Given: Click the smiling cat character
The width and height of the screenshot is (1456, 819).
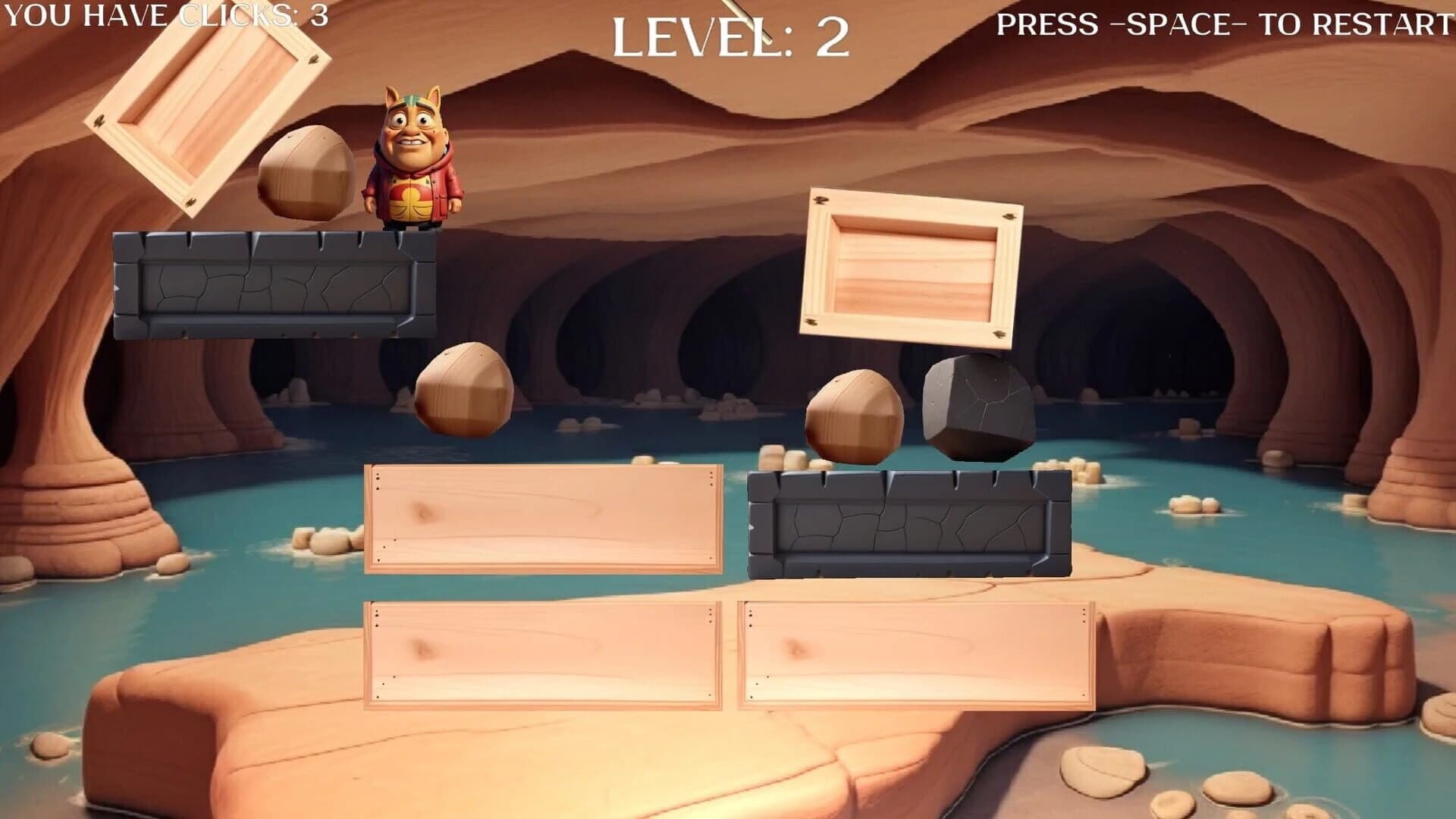Looking at the screenshot, I should [x=413, y=159].
